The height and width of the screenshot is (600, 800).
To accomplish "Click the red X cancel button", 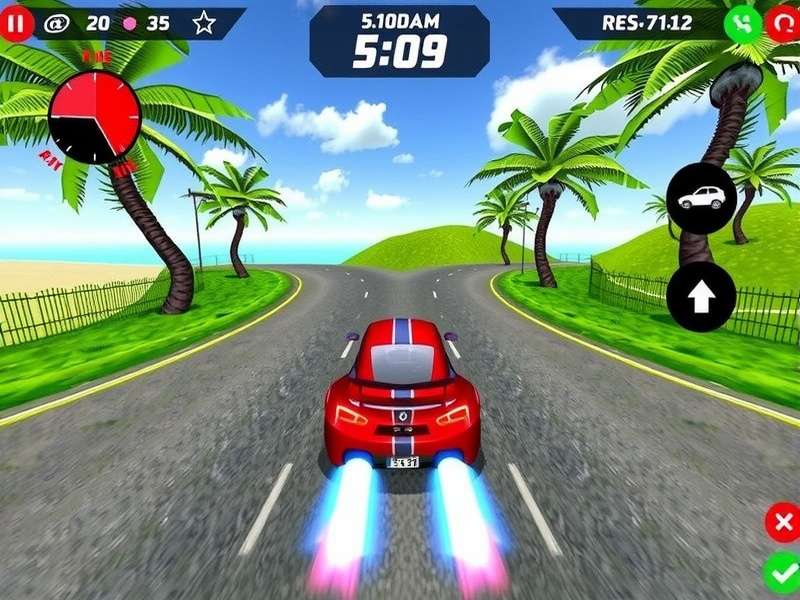I will (x=782, y=523).
